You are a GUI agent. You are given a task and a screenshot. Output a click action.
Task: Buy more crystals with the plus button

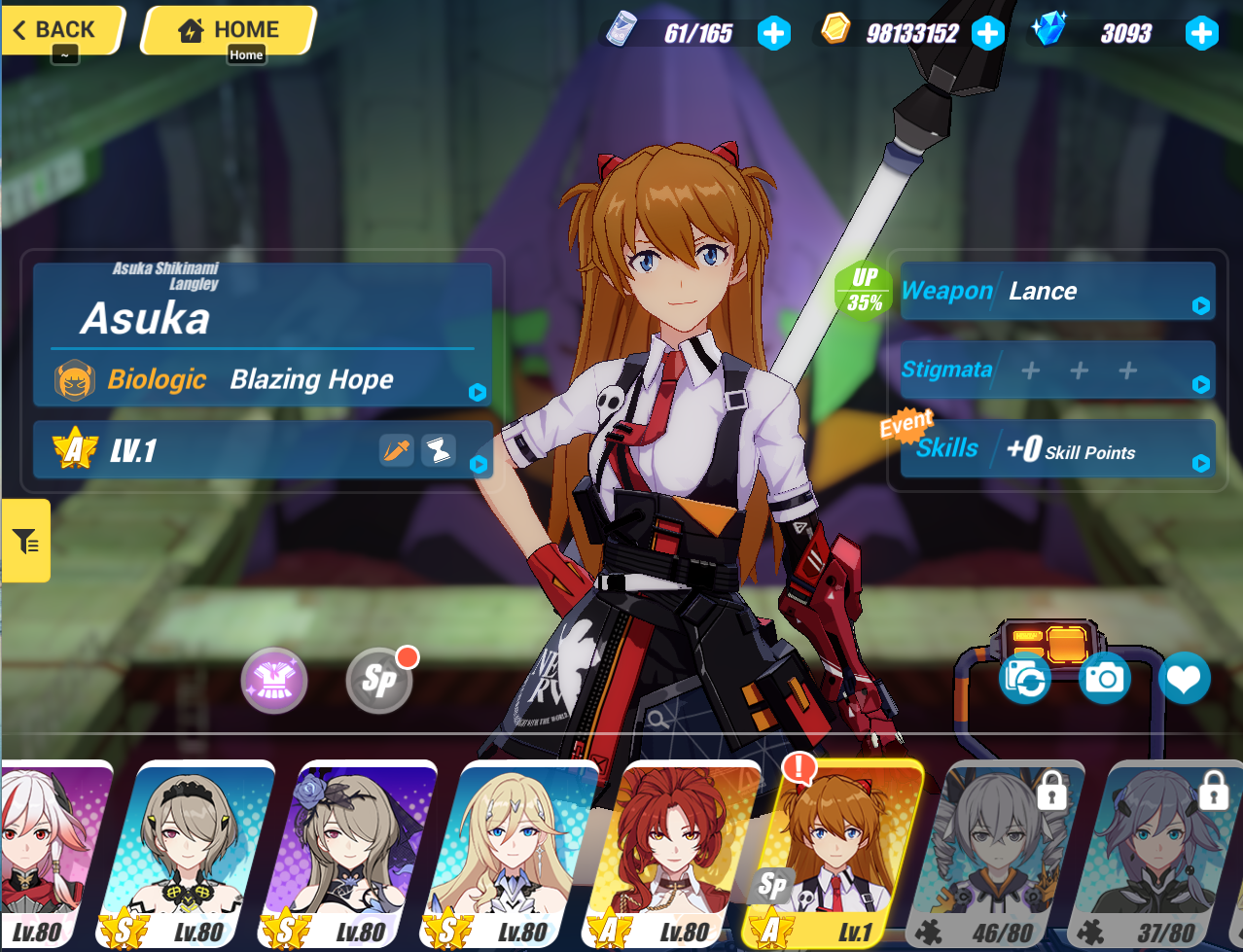point(1201,34)
